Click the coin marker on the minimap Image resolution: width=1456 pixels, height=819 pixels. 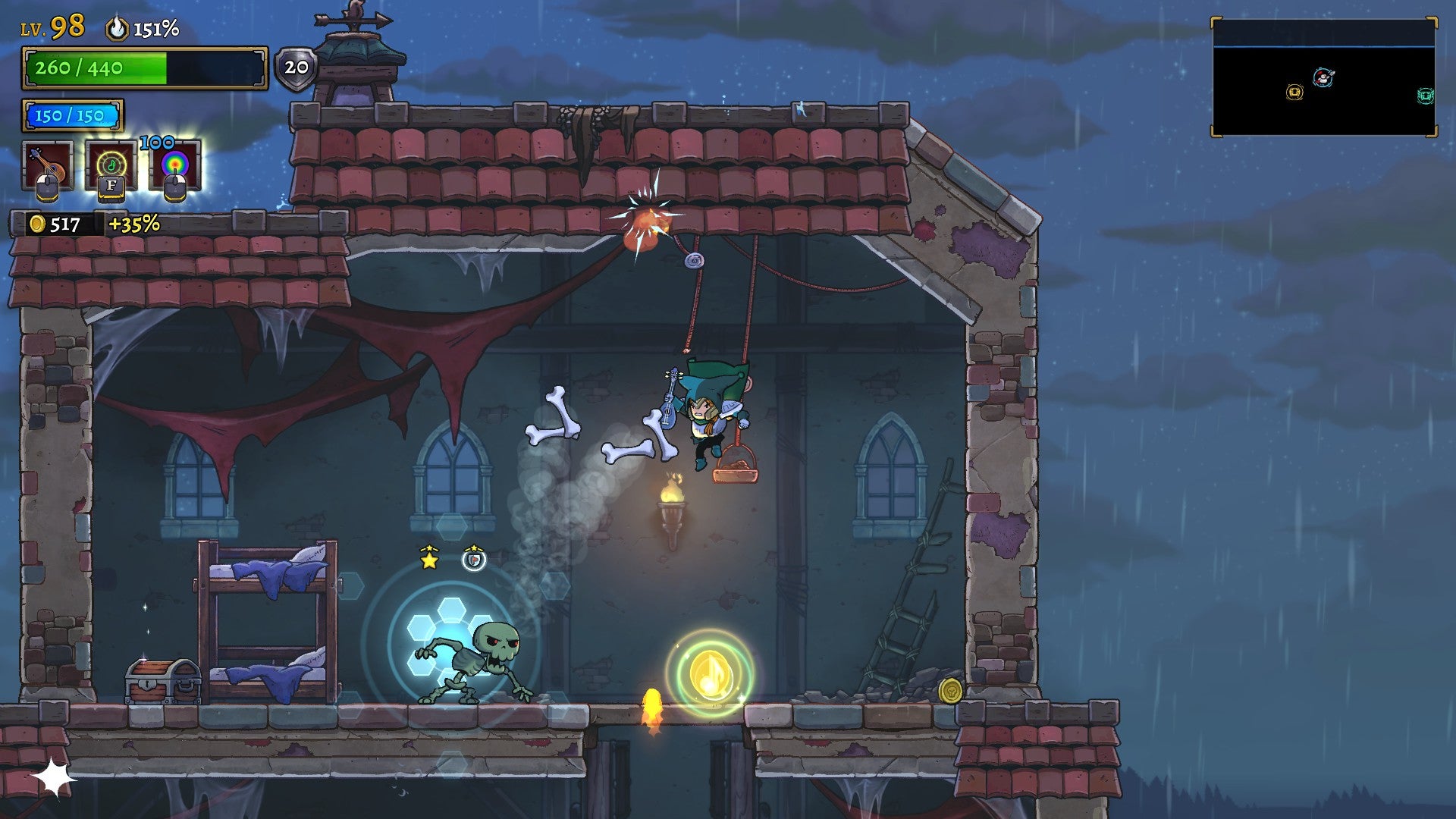click(x=1294, y=93)
